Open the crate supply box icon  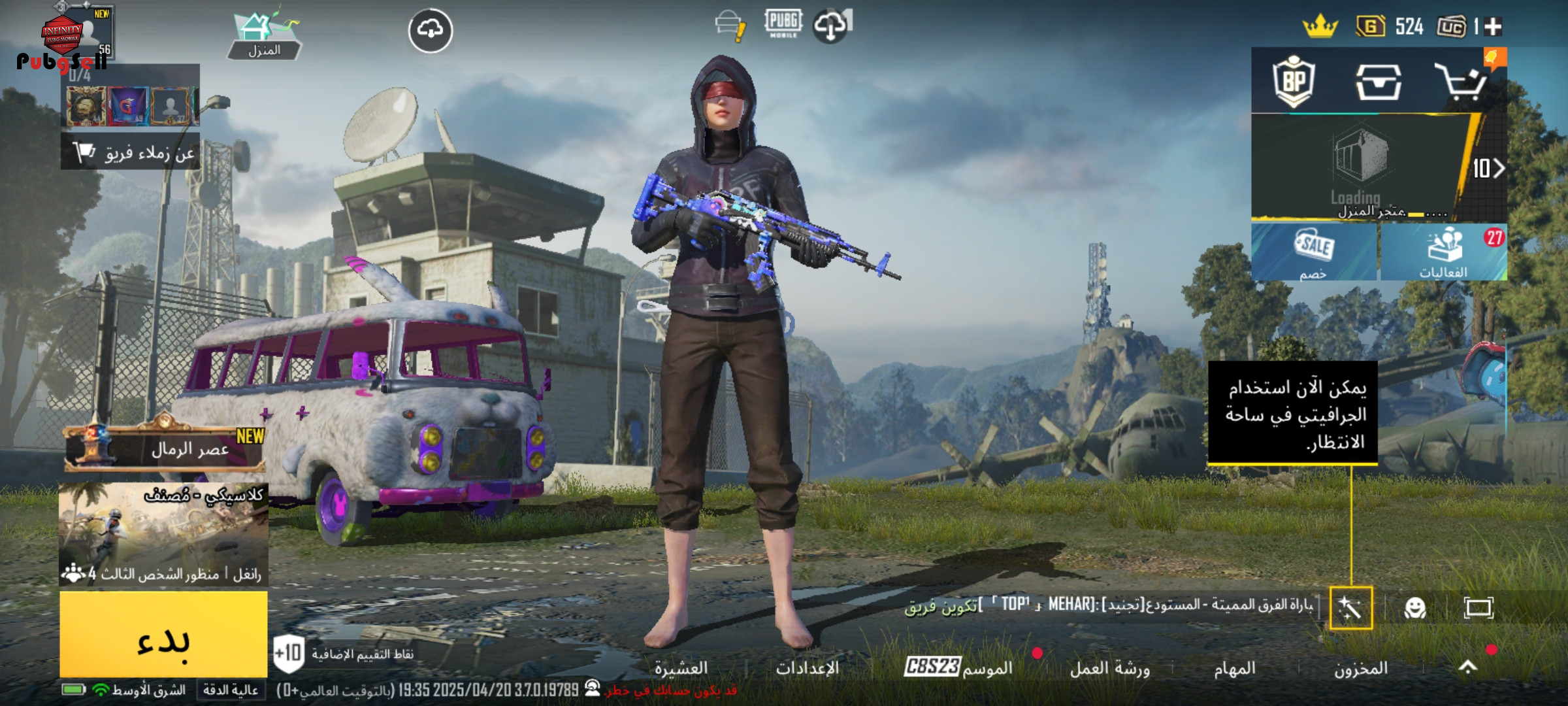point(1378,82)
